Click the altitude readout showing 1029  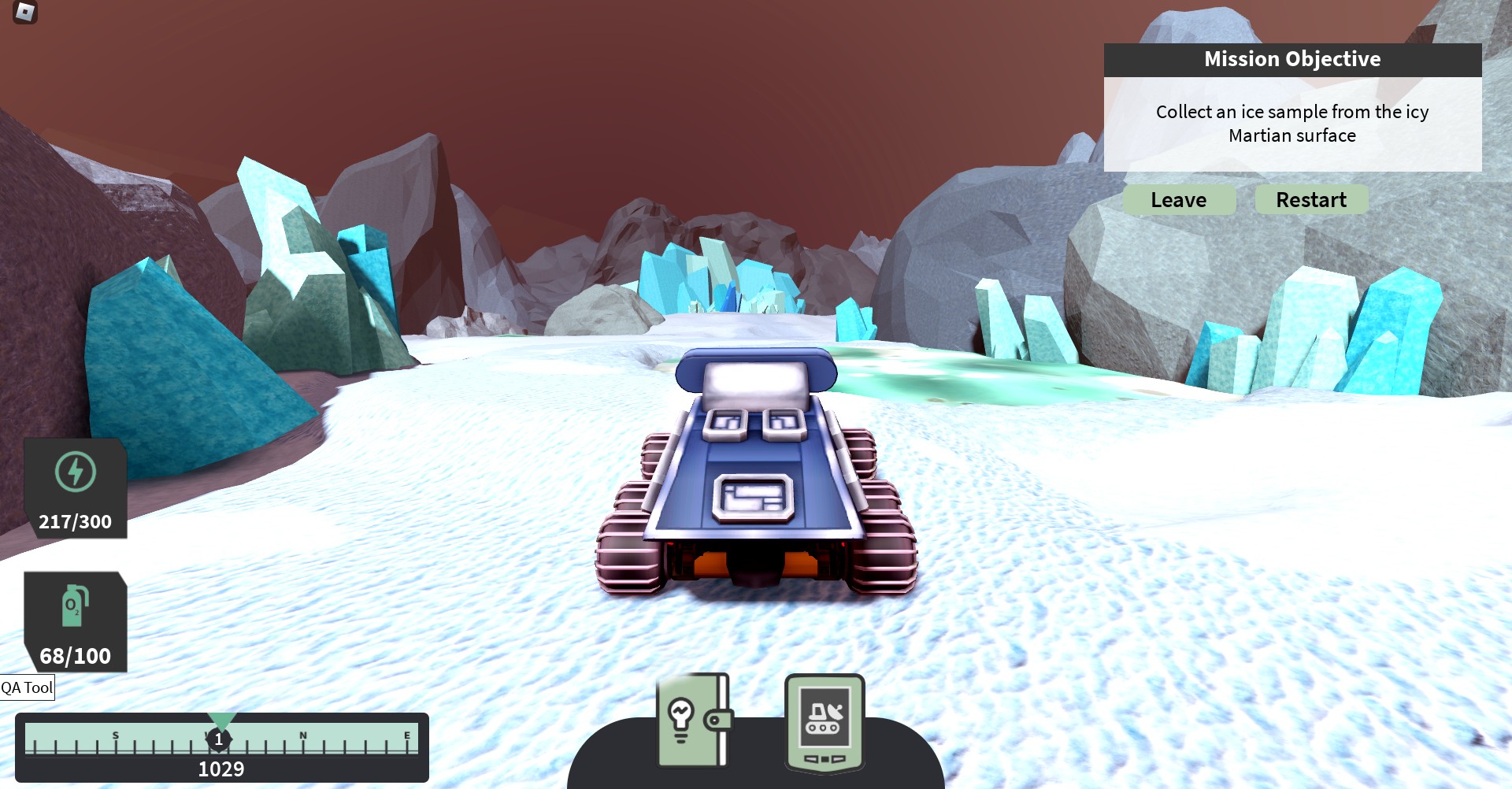(x=223, y=767)
